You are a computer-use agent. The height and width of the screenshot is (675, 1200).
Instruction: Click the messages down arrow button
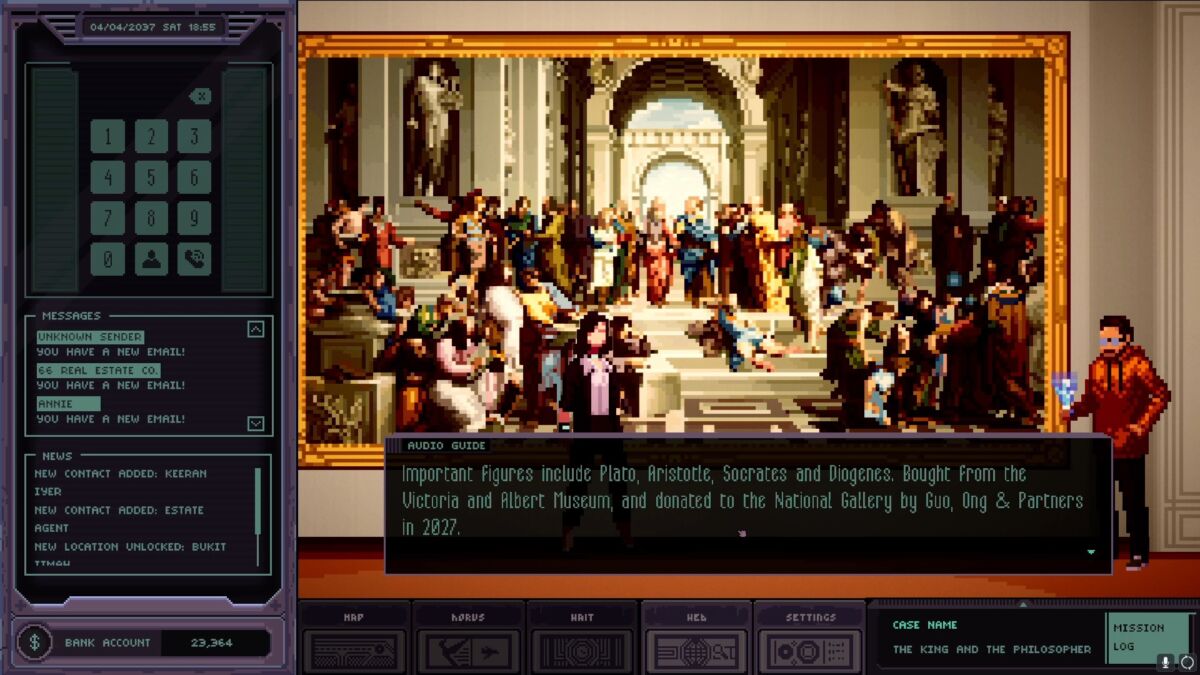[x=256, y=423]
